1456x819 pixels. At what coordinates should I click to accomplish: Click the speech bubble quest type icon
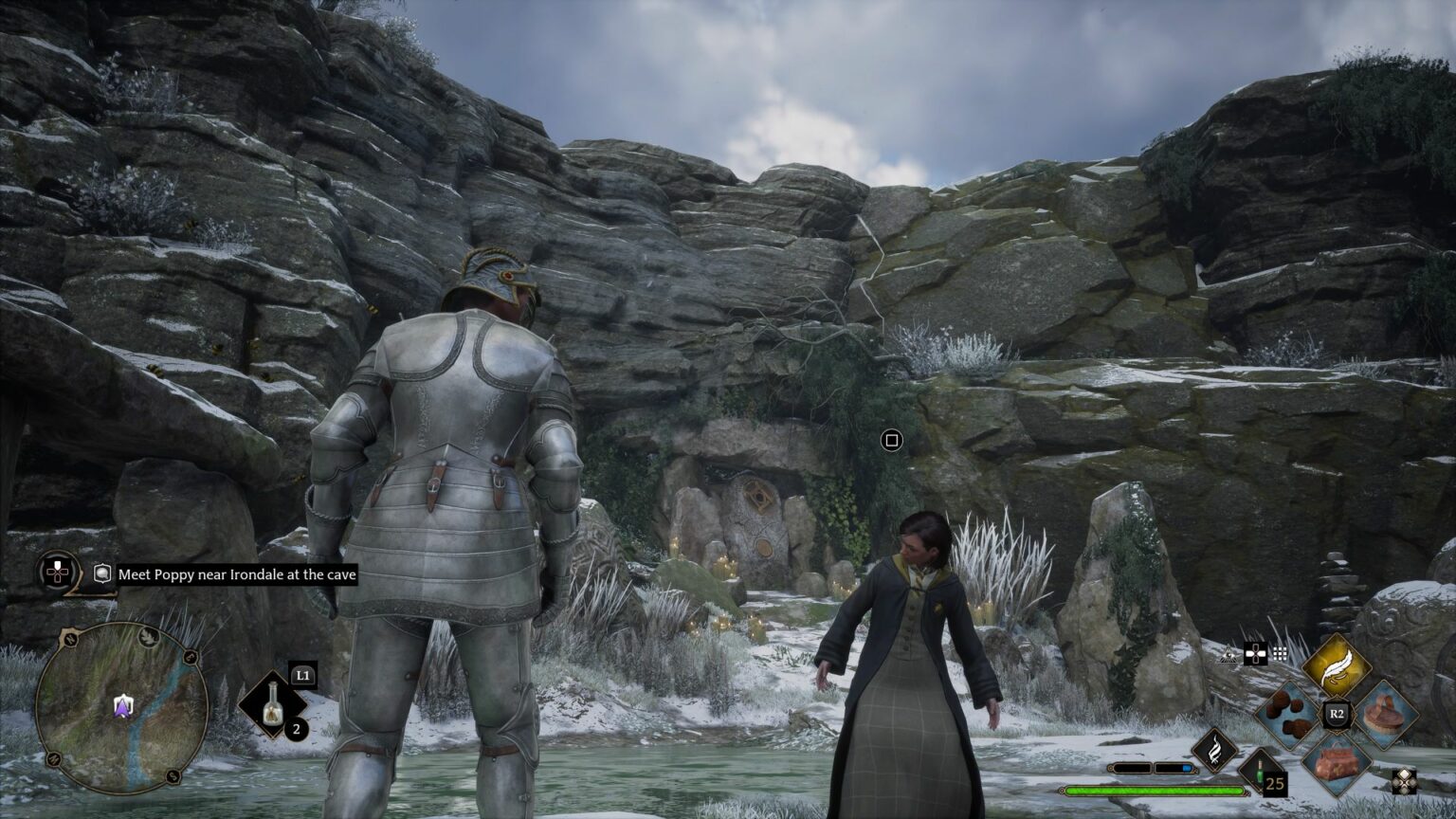tap(102, 573)
